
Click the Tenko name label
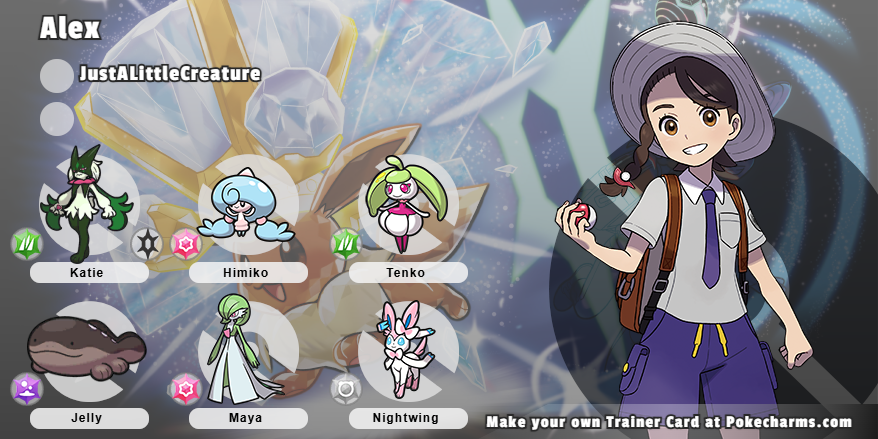407,272
